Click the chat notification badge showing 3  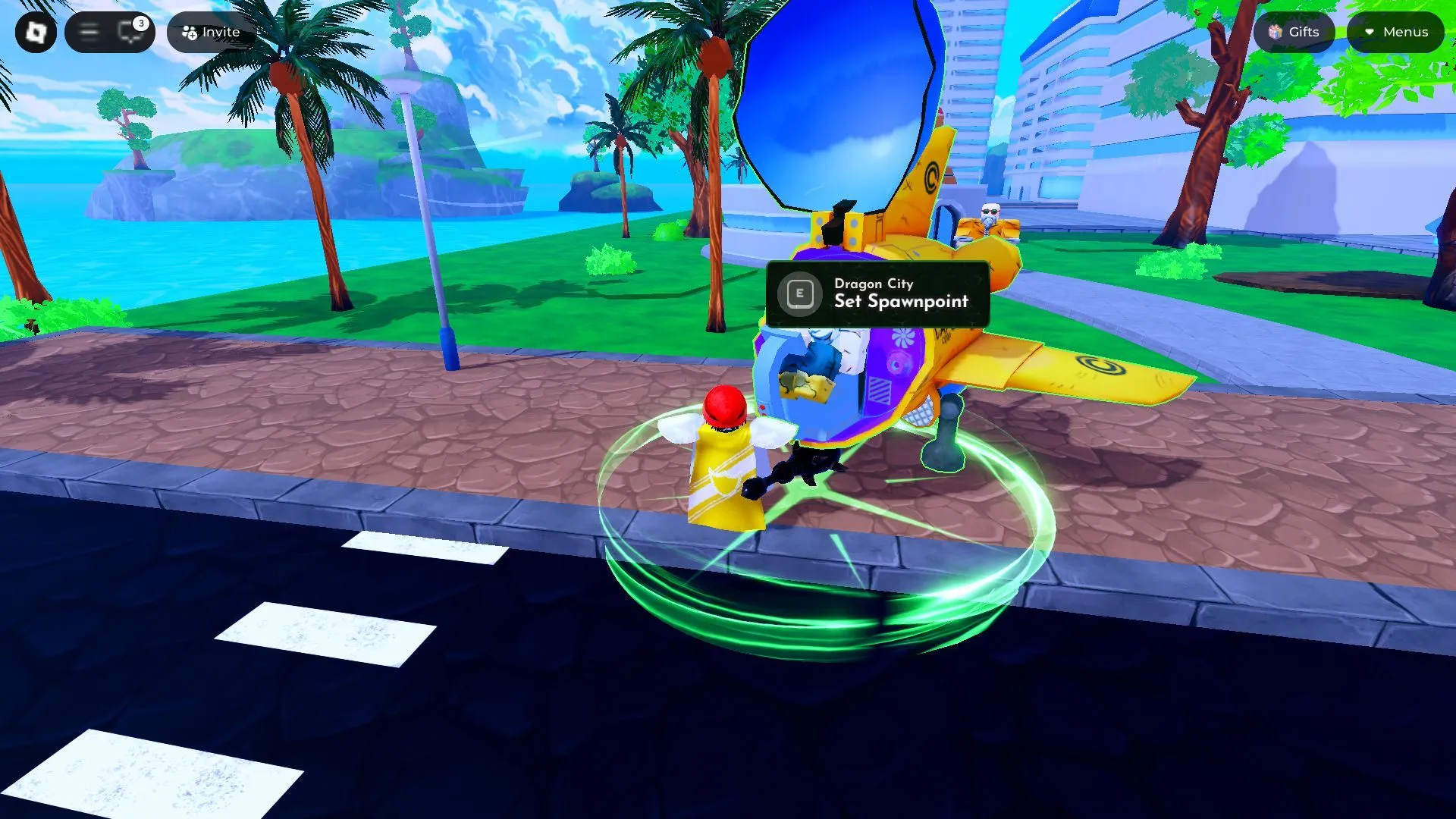pos(140,22)
